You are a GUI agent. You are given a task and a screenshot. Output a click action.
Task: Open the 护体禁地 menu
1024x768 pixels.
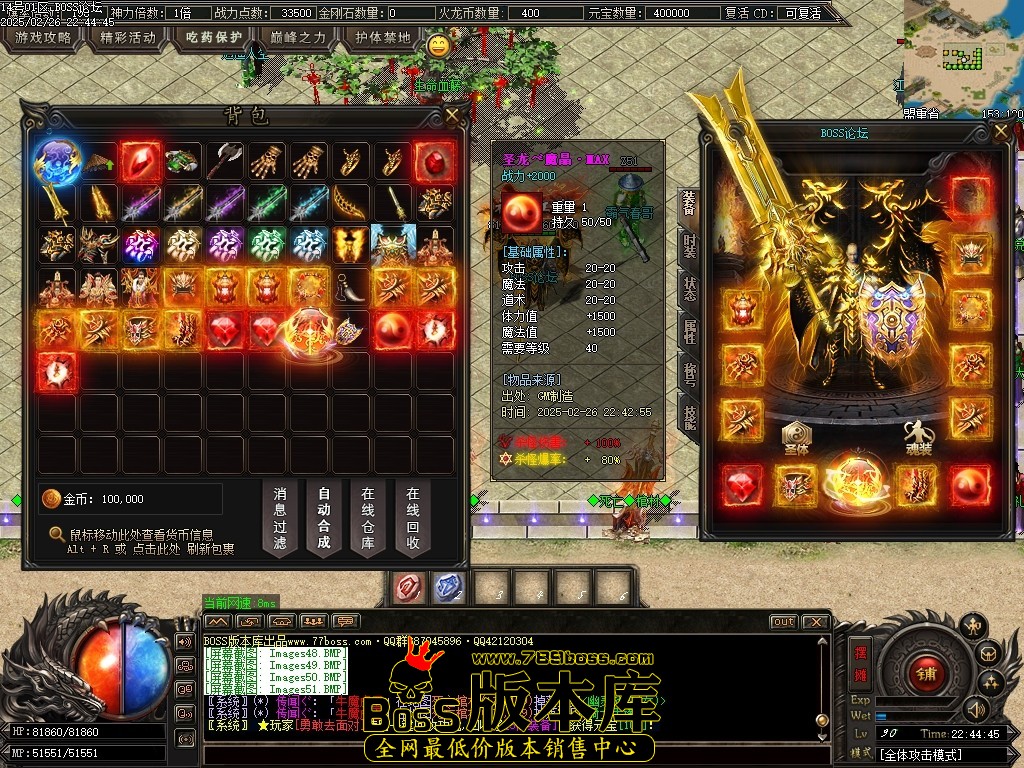pos(383,38)
